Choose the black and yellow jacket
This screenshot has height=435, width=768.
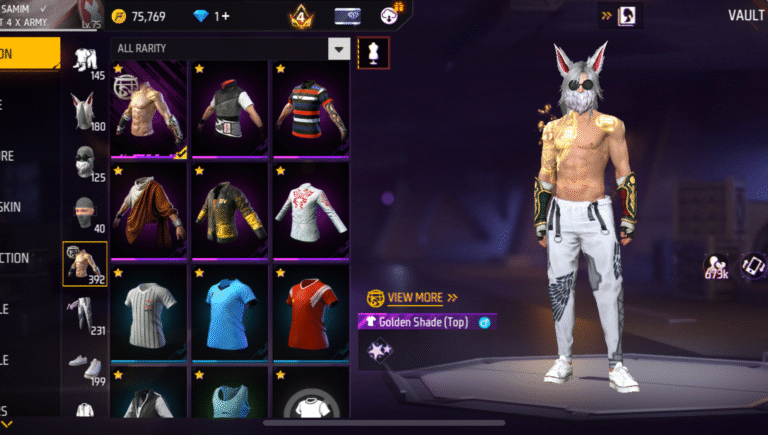228,212
